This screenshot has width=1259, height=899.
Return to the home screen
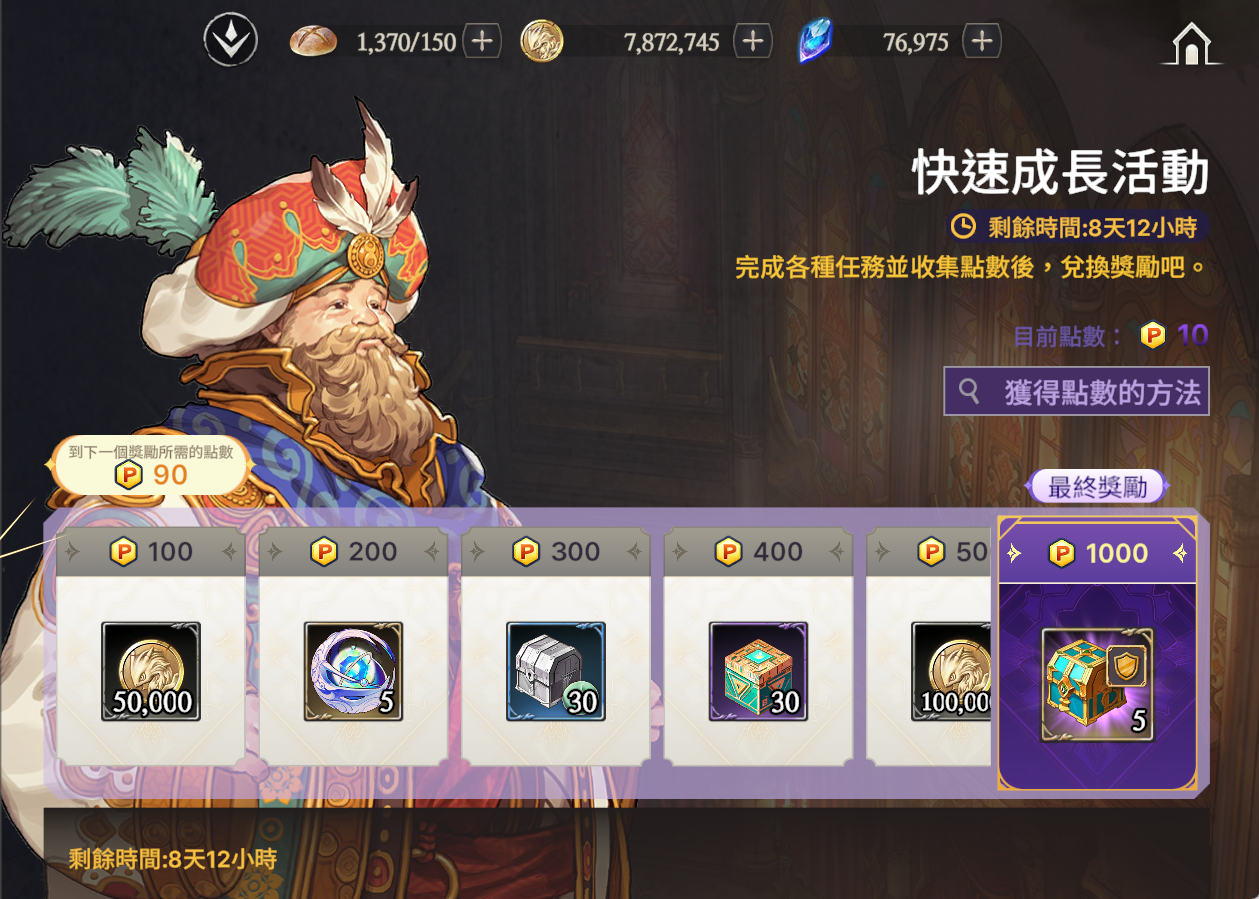pos(1190,44)
